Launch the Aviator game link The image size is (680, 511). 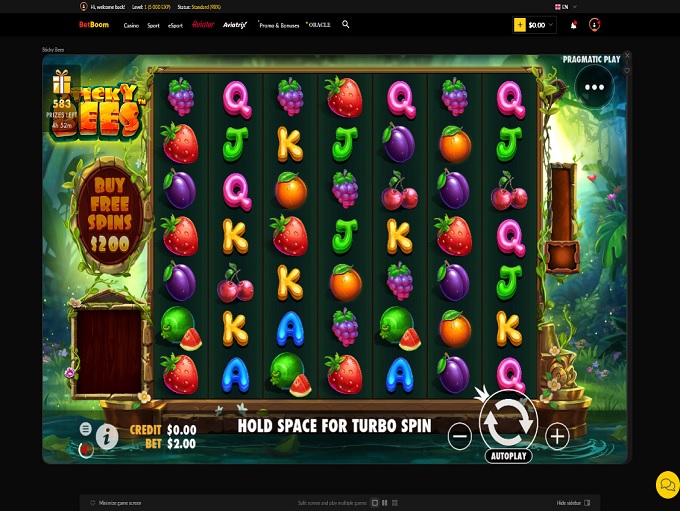pos(203,24)
